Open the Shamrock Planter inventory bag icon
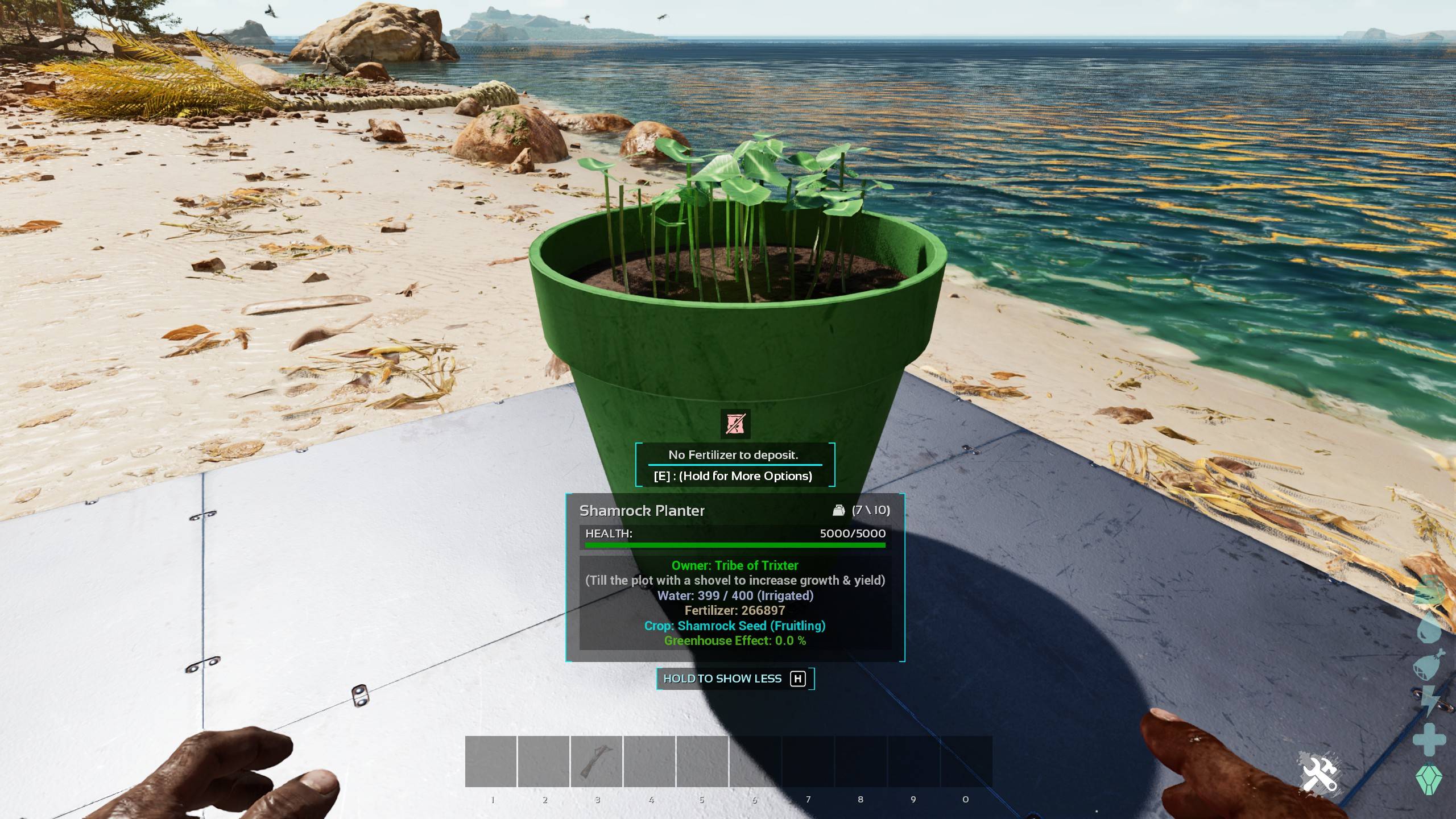The width and height of the screenshot is (1456, 819). [838, 510]
